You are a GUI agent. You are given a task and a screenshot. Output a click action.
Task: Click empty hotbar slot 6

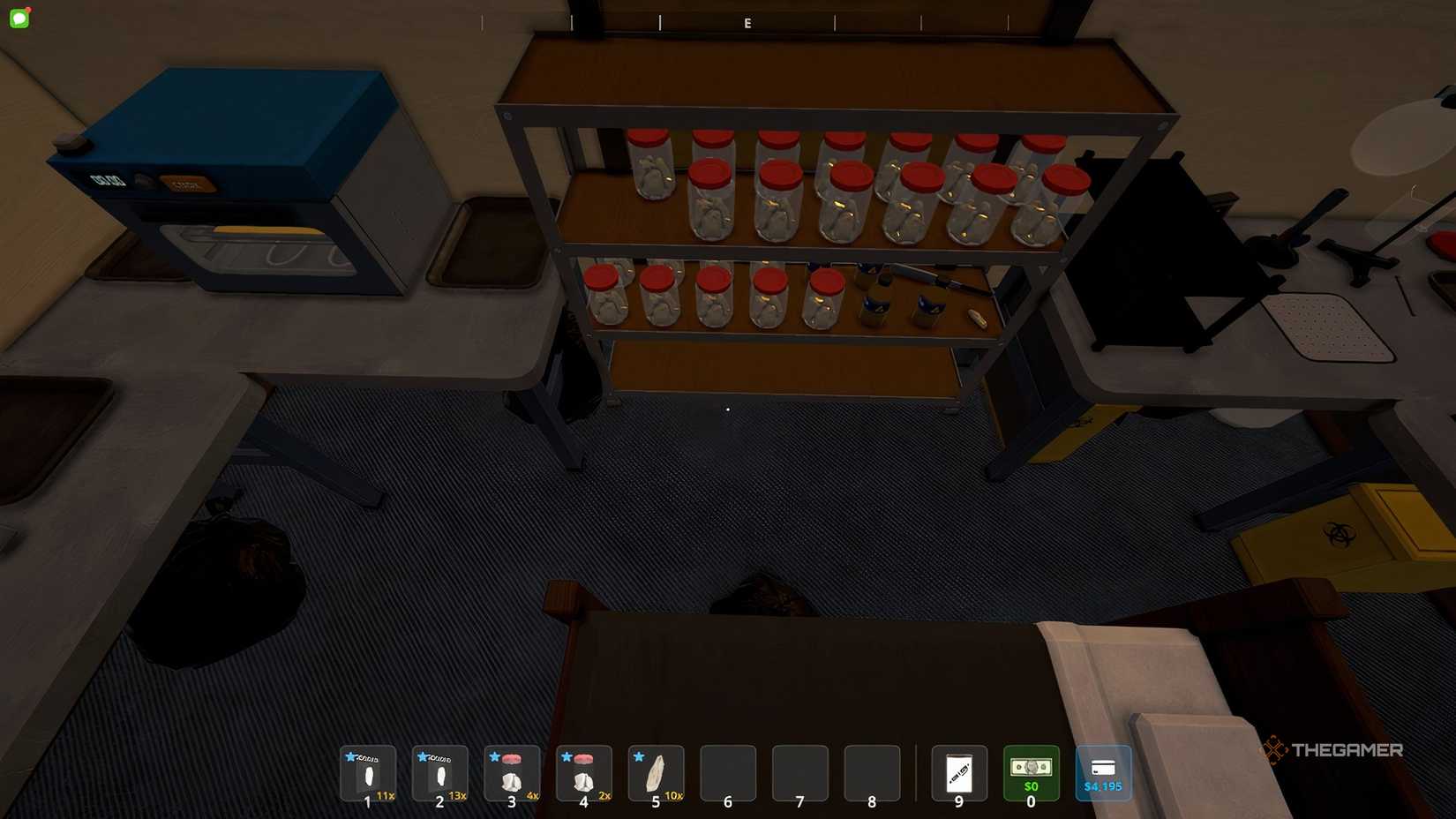[x=728, y=775]
